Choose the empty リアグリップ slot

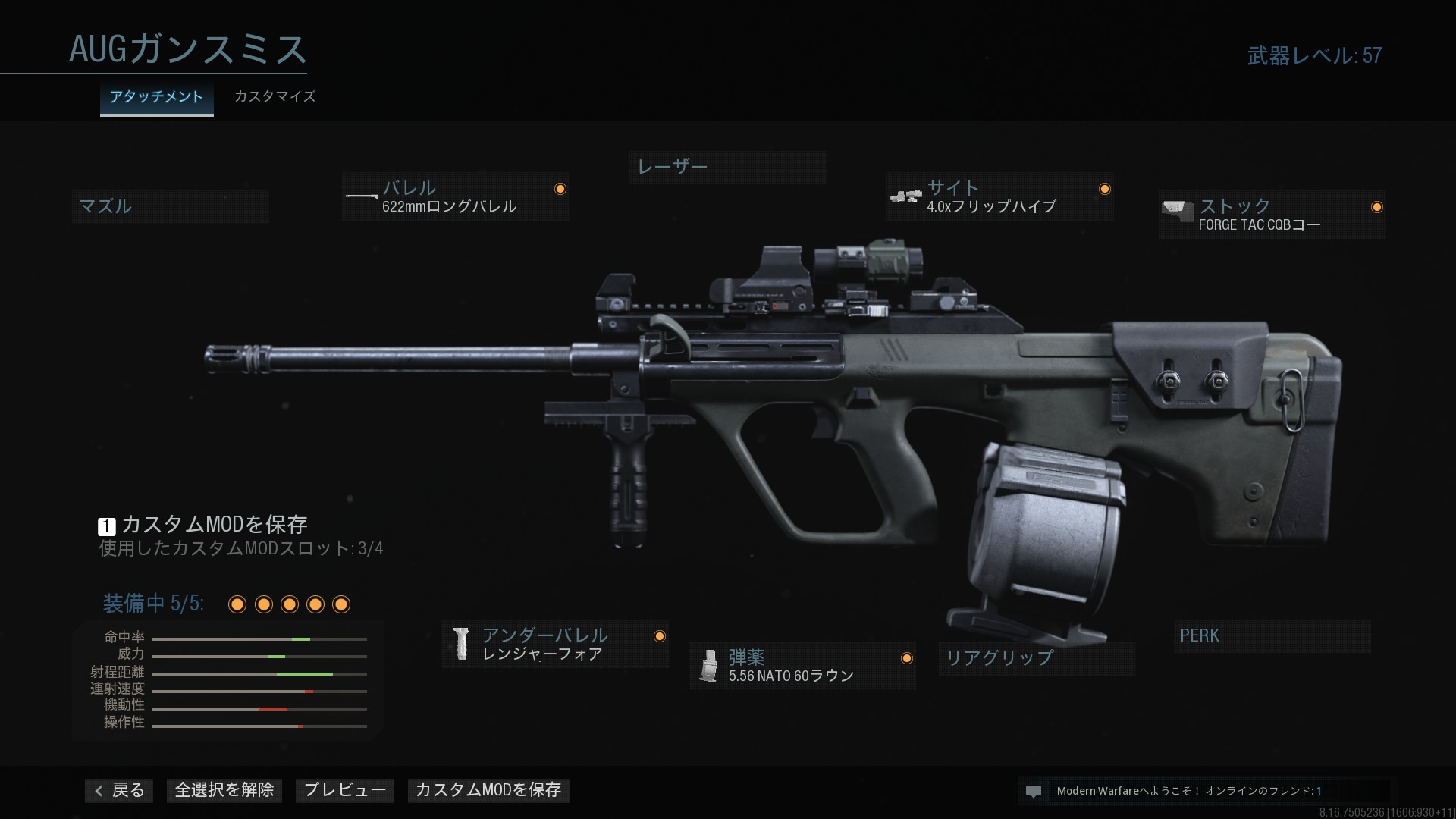coord(1036,658)
